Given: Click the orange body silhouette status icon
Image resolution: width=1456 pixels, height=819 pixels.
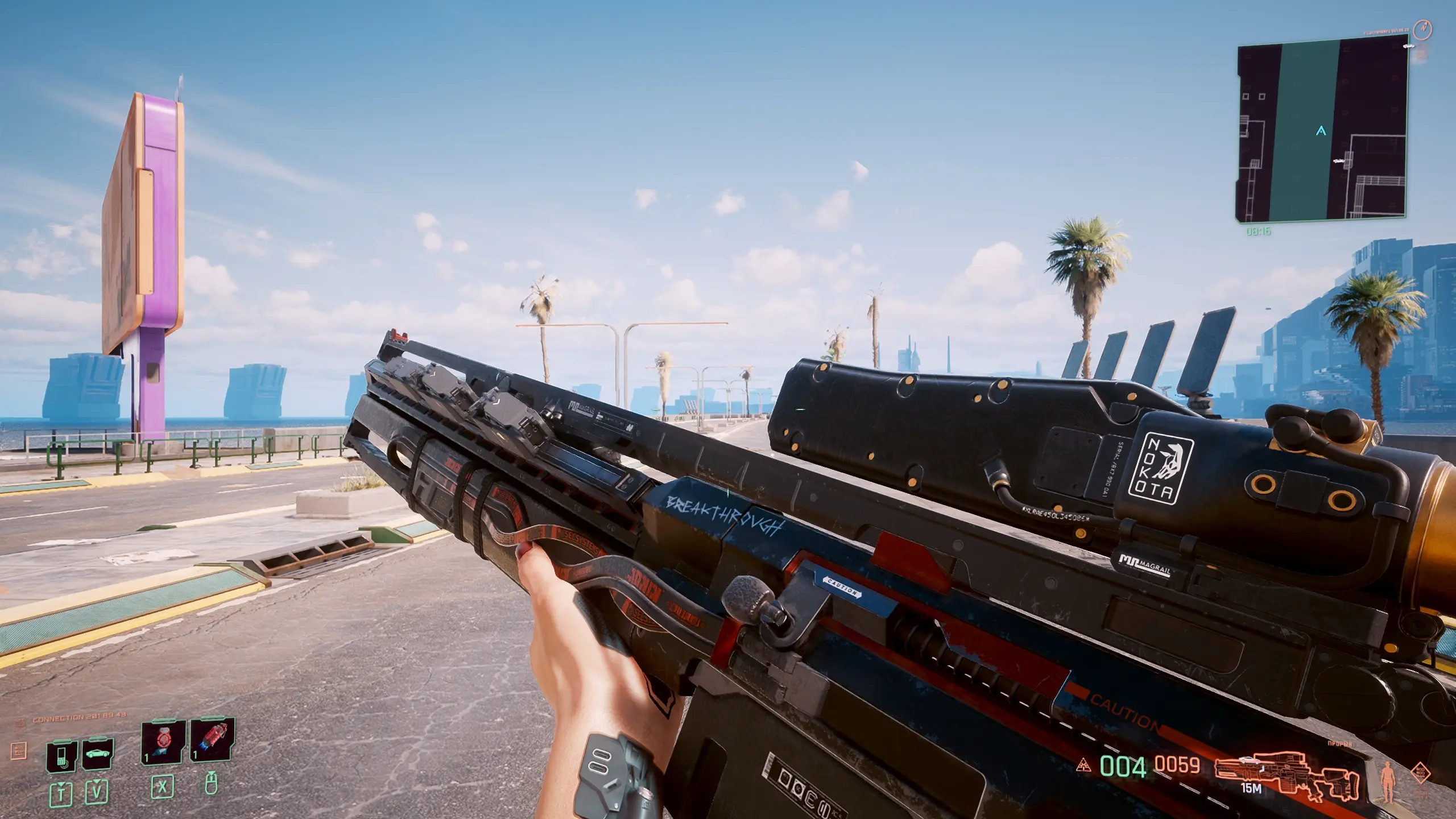Looking at the screenshot, I should [1388, 781].
